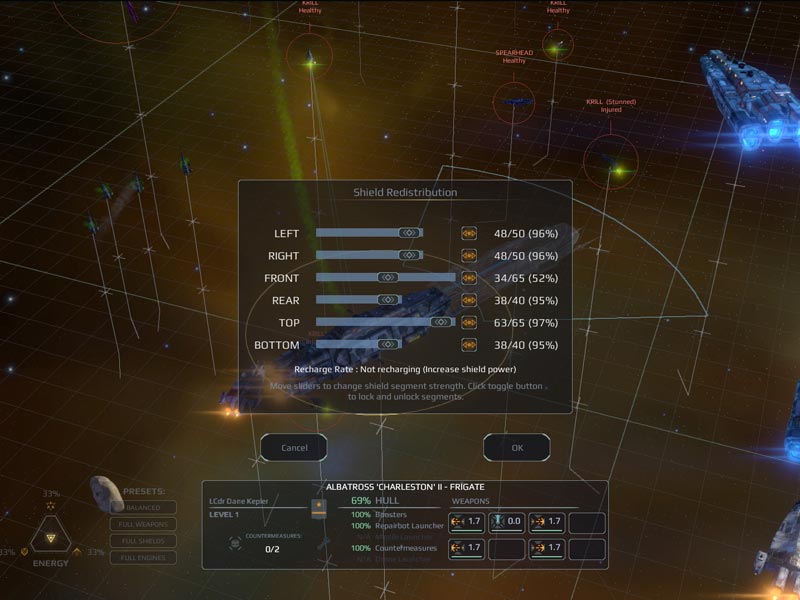Image resolution: width=800 pixels, height=600 pixels.
Task: Toggle the lock for the RIGHT shield segment
Action: point(469,255)
